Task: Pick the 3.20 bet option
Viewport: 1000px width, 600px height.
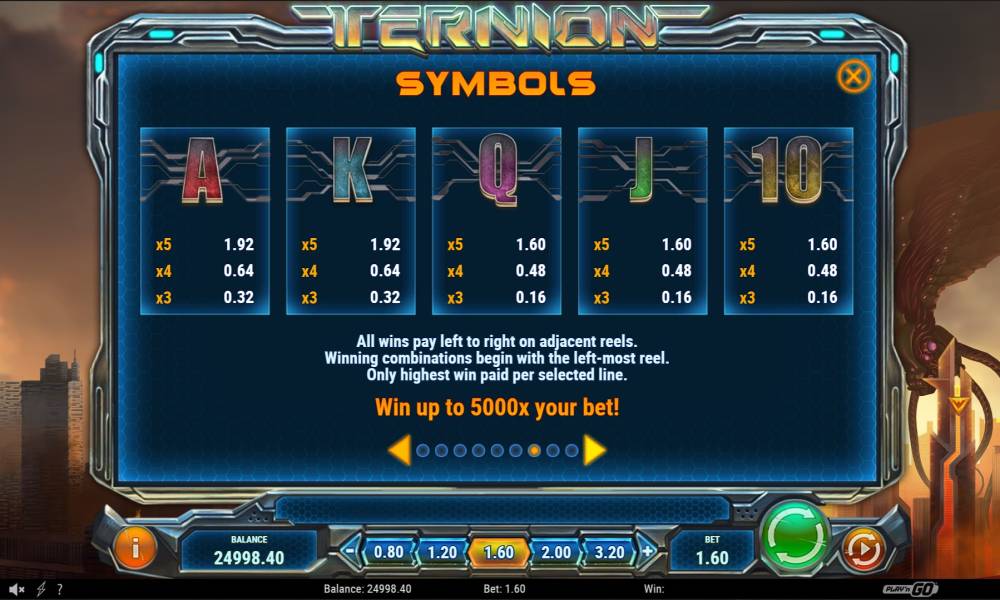Action: coord(609,552)
